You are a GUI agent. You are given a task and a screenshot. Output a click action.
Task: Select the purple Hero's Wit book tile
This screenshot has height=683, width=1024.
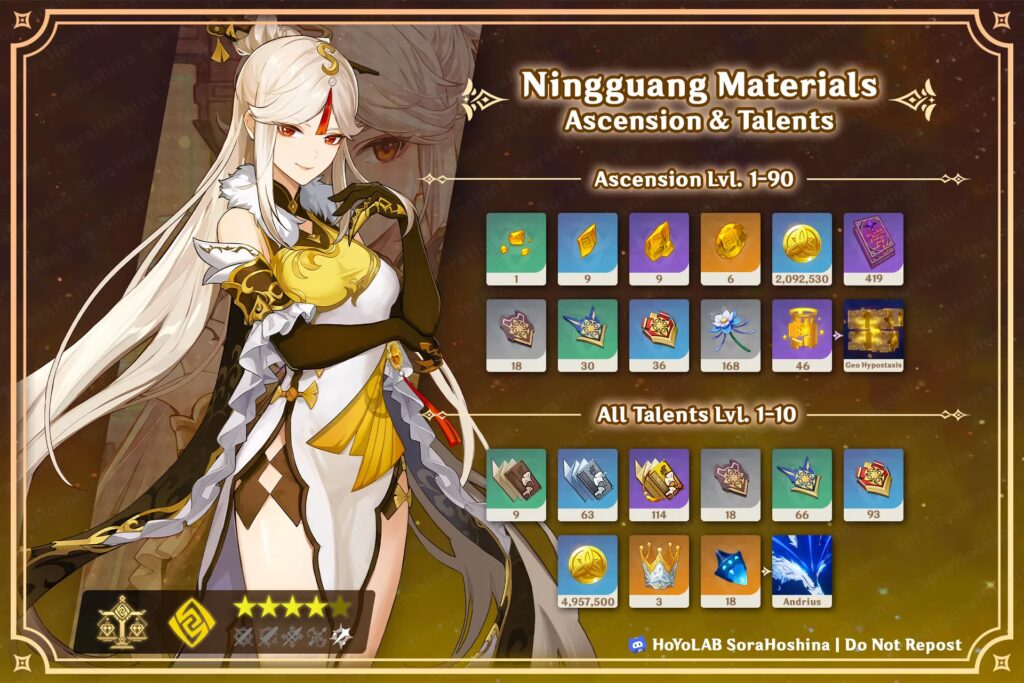[873, 248]
